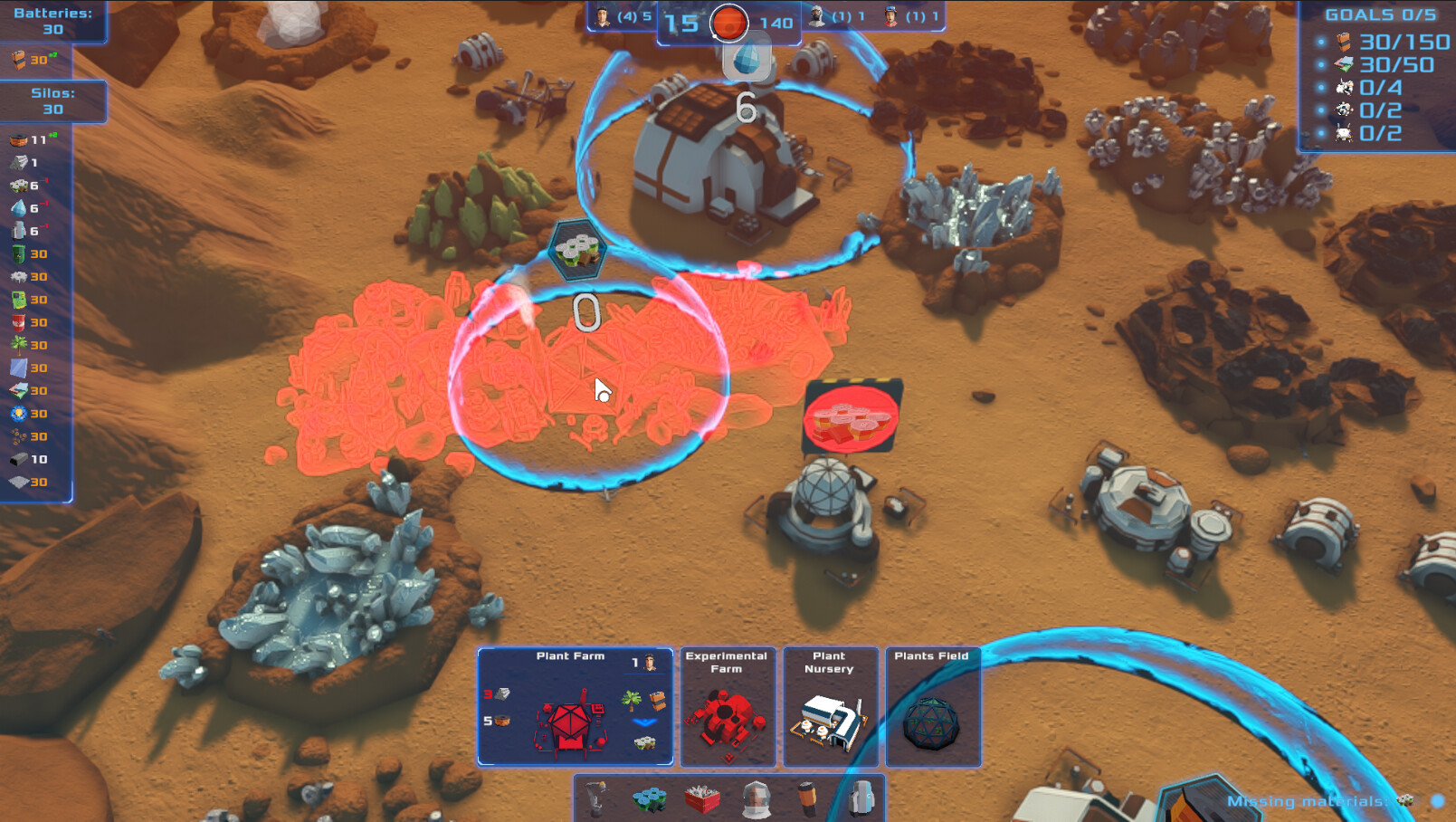The width and height of the screenshot is (1456, 822).
Task: Click the flashlight icon in bottom toolbar
Action: click(806, 798)
